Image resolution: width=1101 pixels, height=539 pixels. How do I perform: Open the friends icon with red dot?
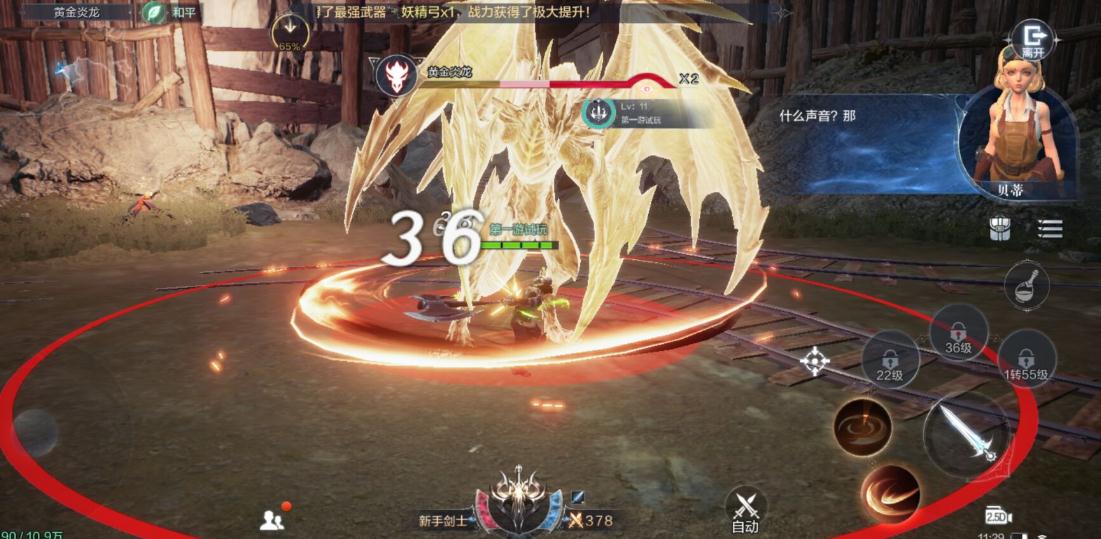pyautogui.click(x=273, y=518)
